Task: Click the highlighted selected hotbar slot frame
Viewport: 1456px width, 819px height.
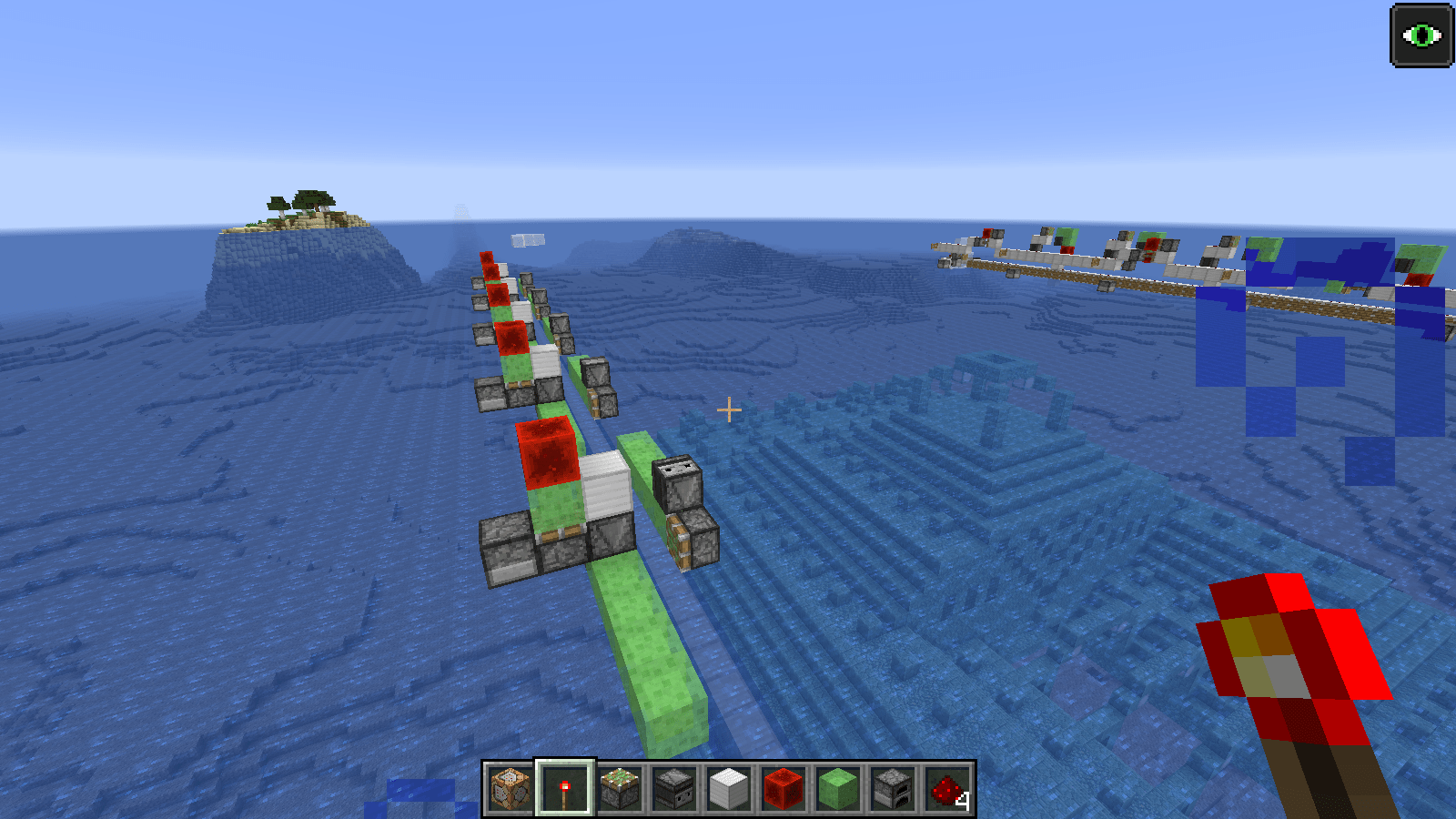Action: [566, 788]
